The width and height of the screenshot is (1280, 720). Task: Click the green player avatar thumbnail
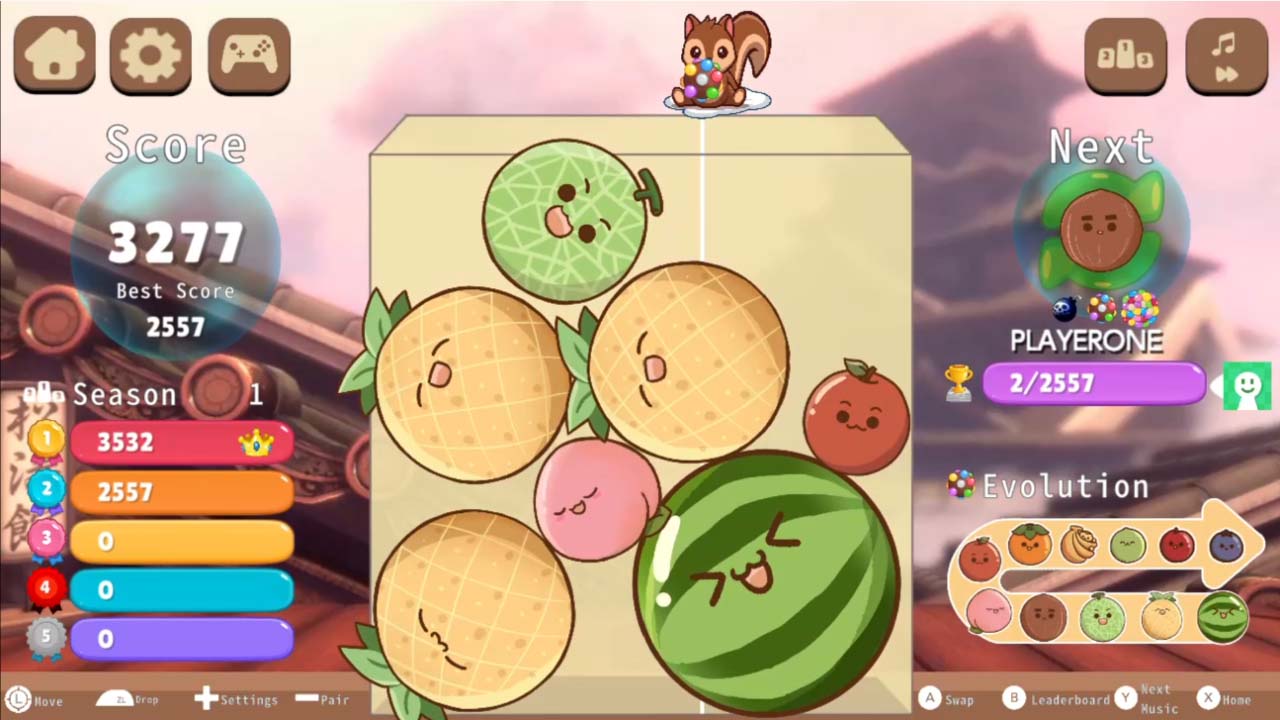tap(1246, 386)
